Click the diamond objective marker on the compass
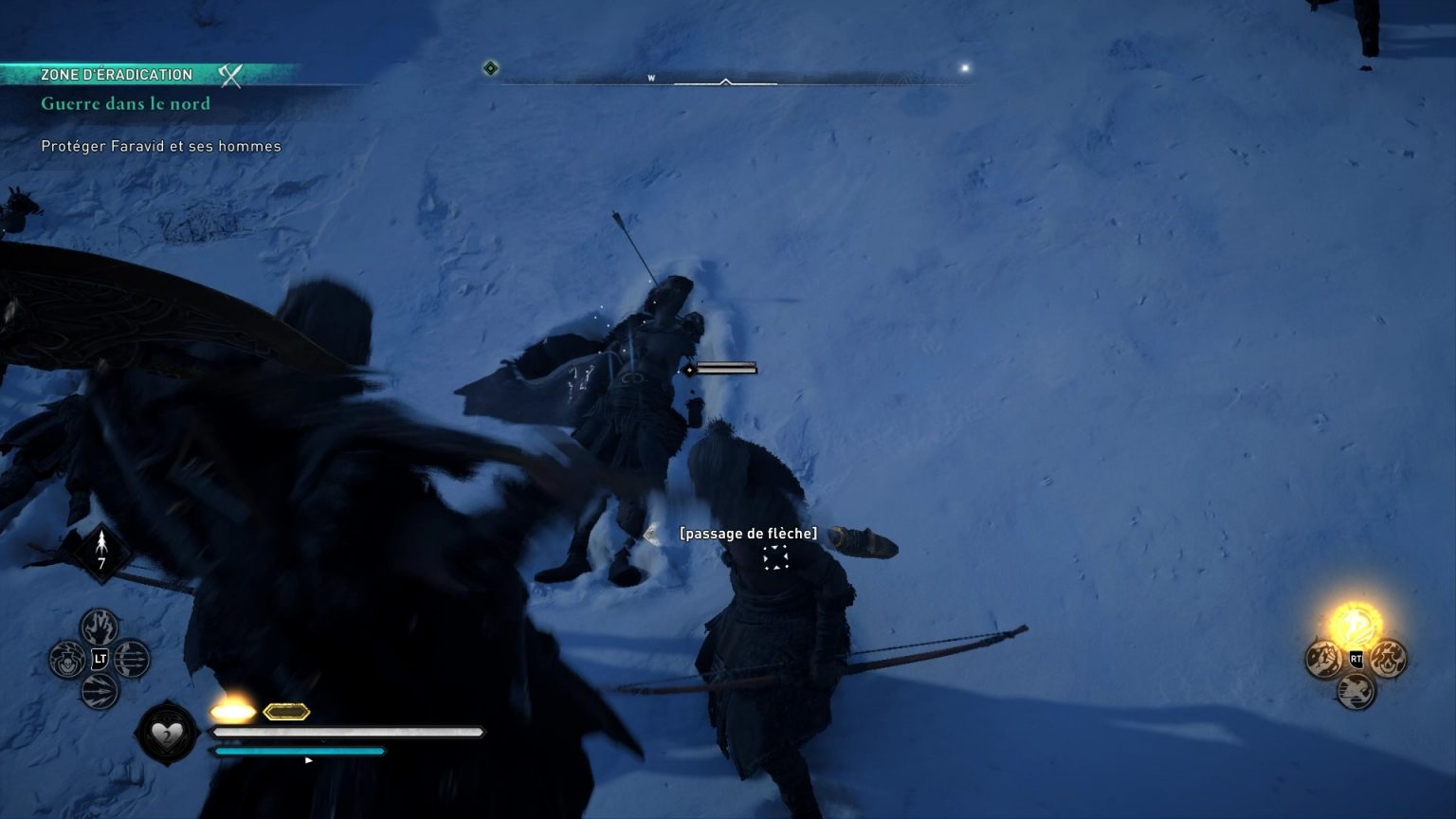 click(490, 66)
